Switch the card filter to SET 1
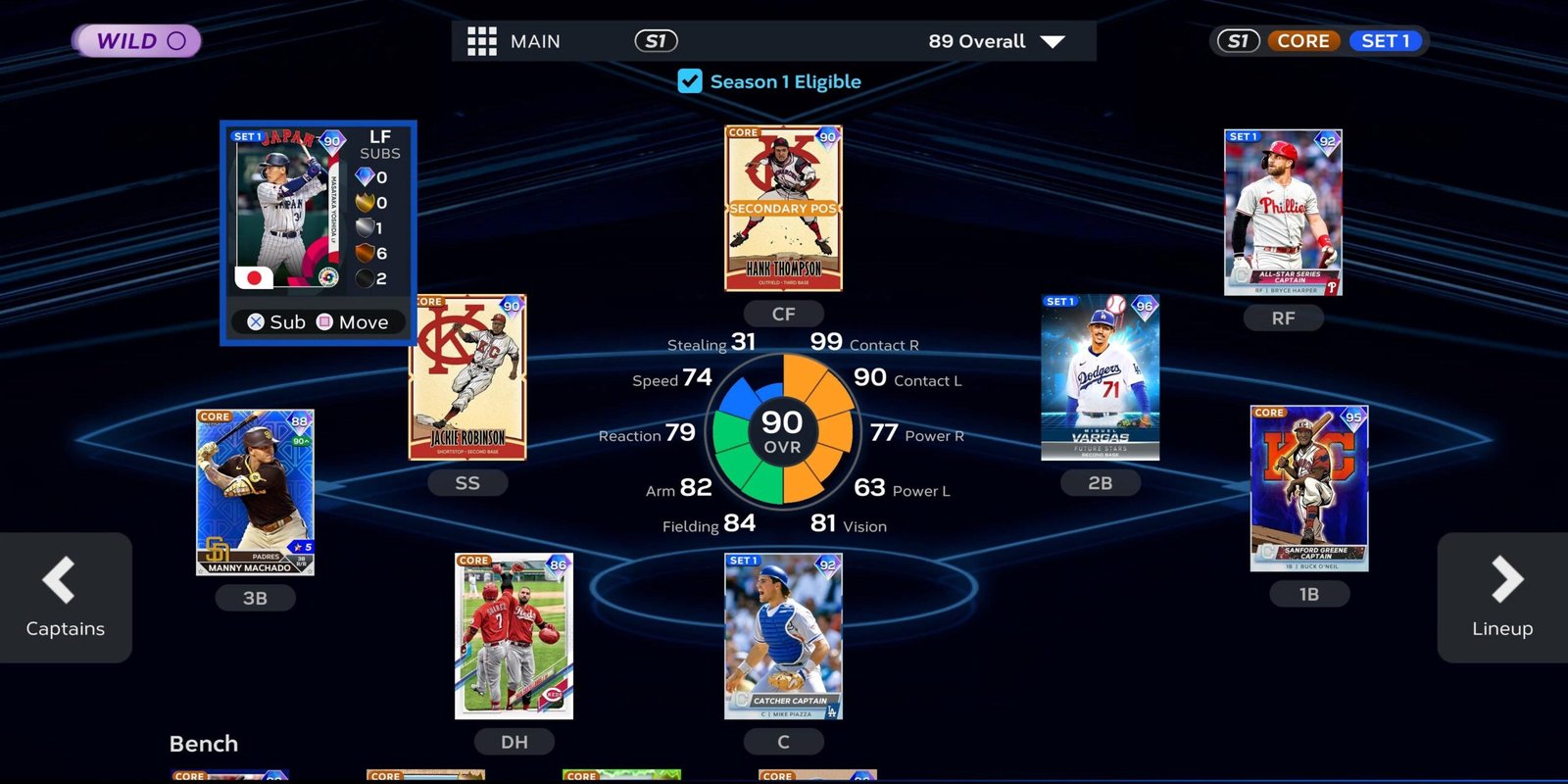Screen dimensions: 1568x784 pyautogui.click(x=1386, y=41)
